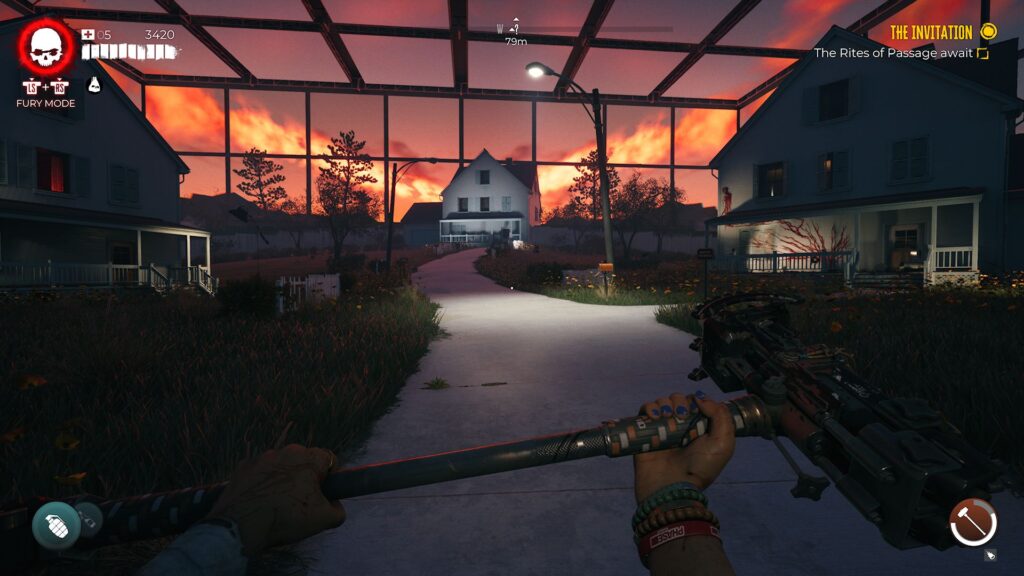Select the grenade curveball icon
This screenshot has height=576, width=1024.
56,525
